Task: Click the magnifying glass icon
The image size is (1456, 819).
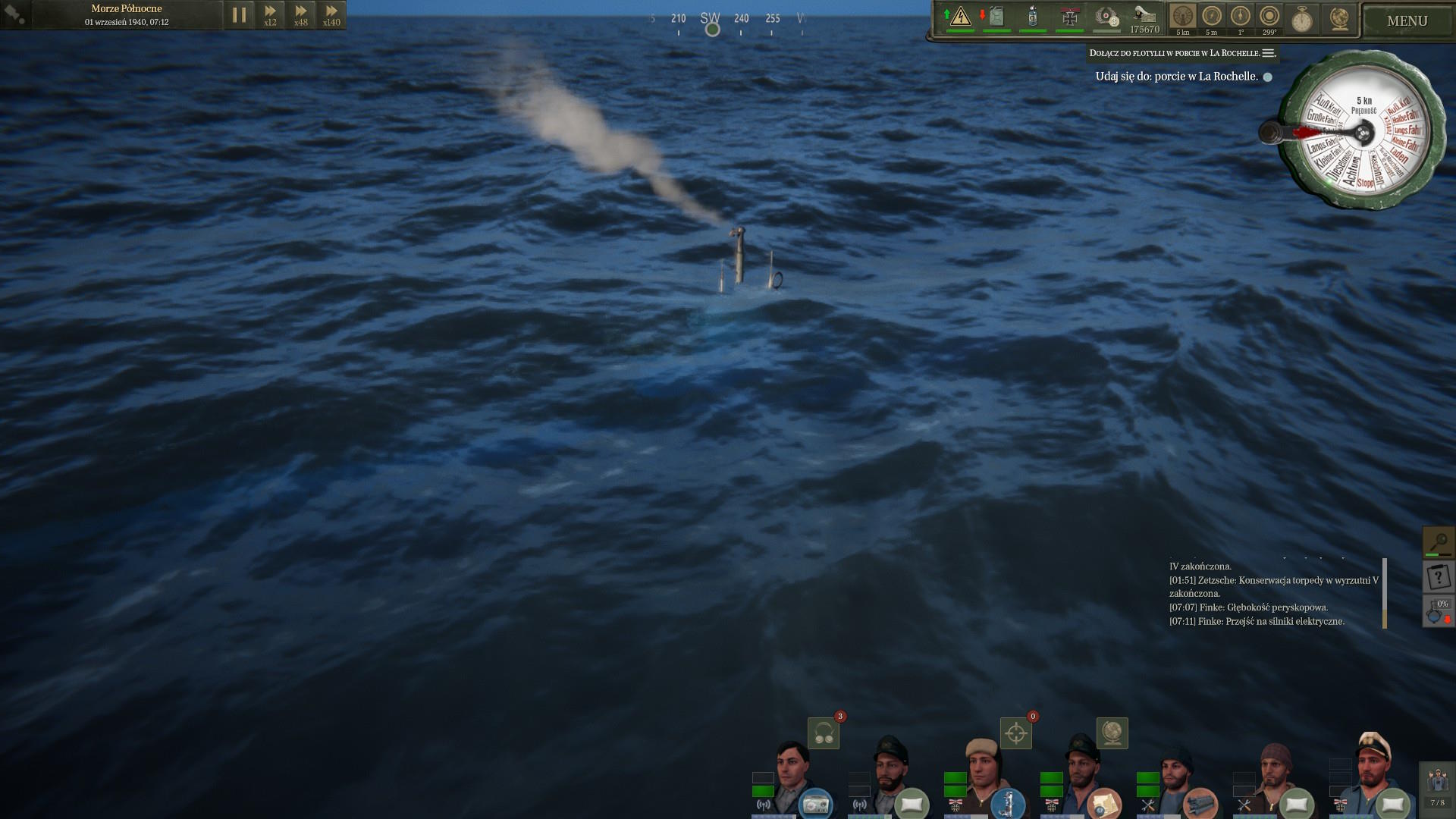Action: [1438, 542]
